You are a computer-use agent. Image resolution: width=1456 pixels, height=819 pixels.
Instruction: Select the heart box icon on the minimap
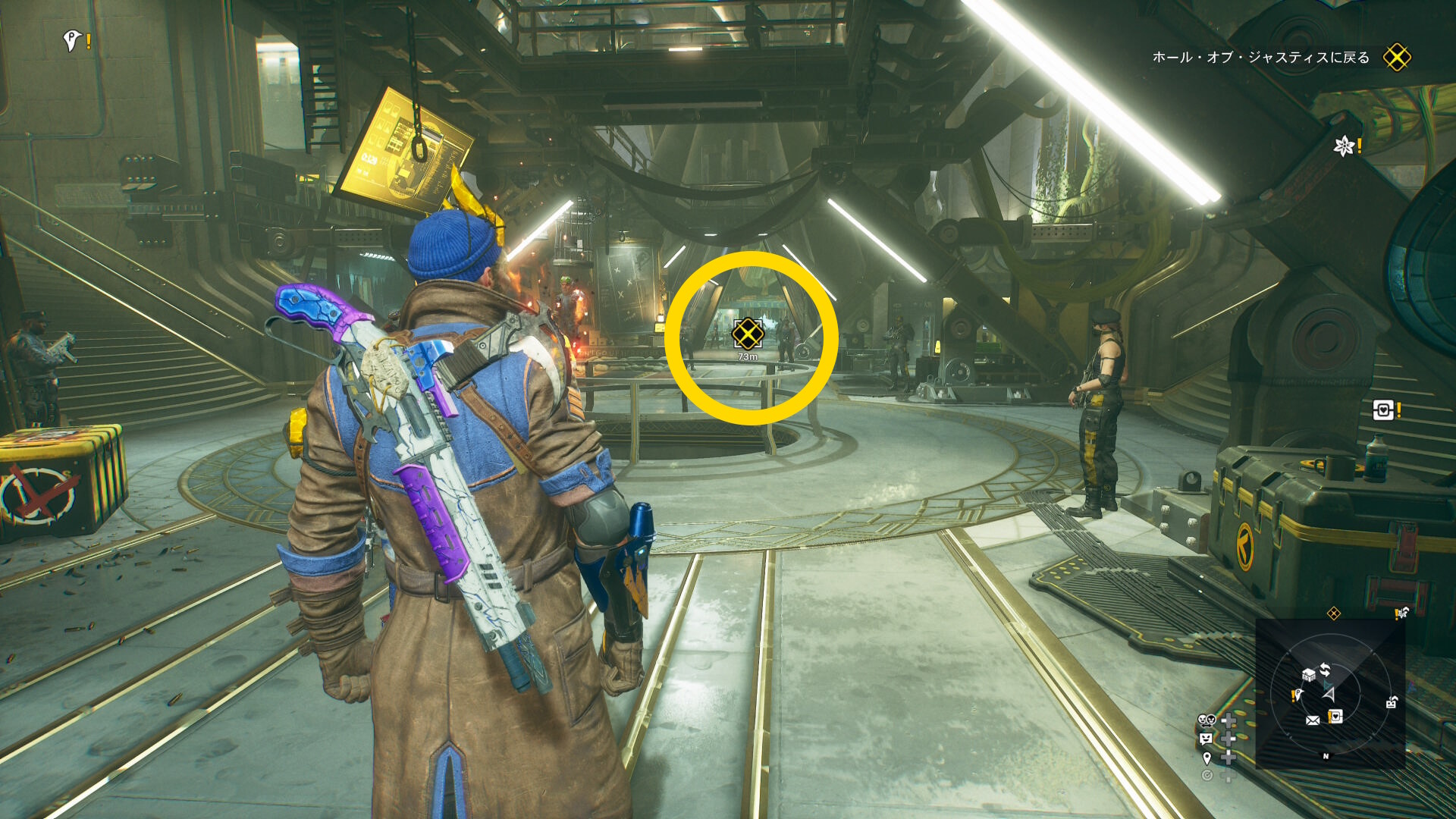pyautogui.click(x=1335, y=716)
